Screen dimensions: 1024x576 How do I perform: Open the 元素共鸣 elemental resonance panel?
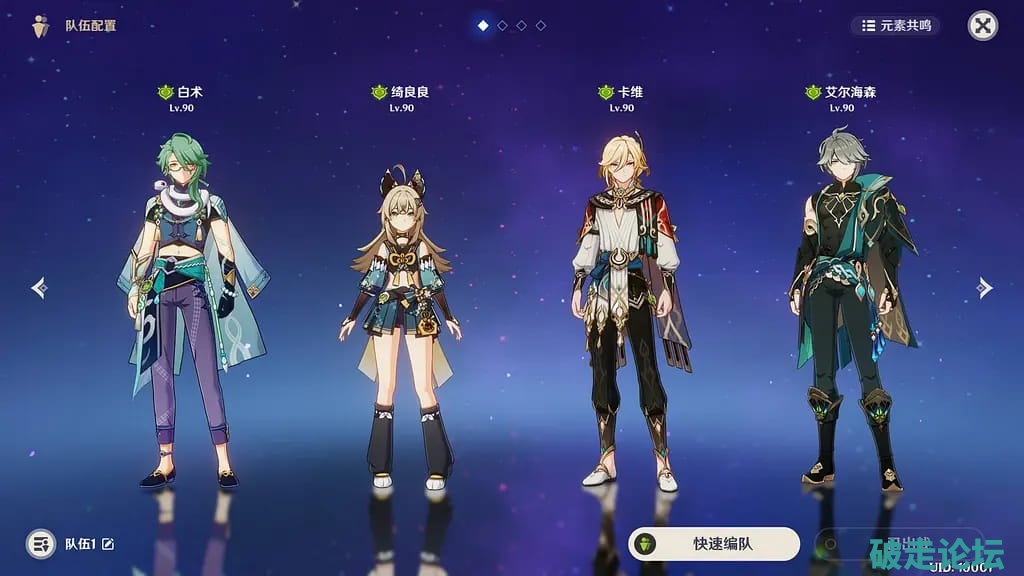point(896,25)
